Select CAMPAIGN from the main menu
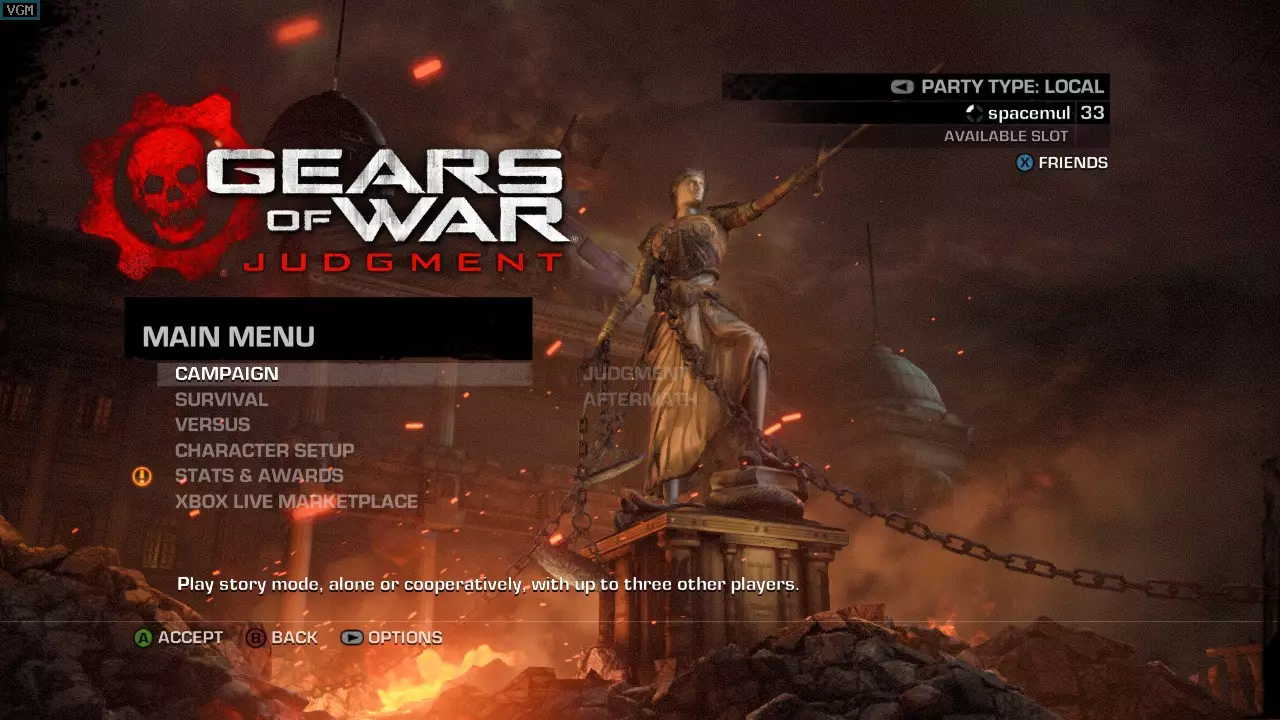Screen dimensions: 1280x720 225,373
